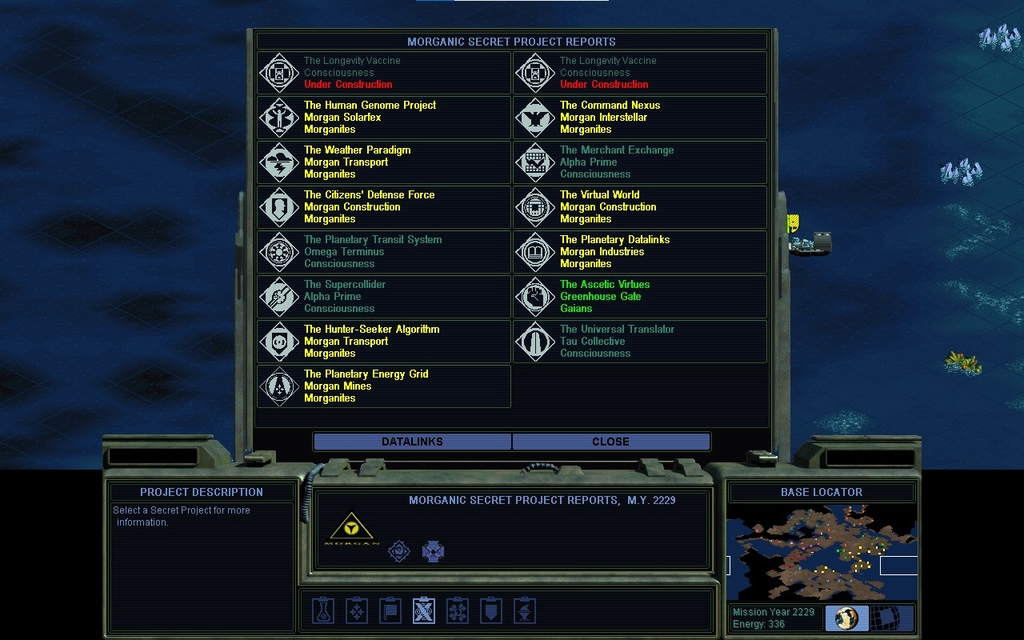This screenshot has height=640, width=1024.
Task: Select The Command Nexus project
Action: click(x=640, y=117)
